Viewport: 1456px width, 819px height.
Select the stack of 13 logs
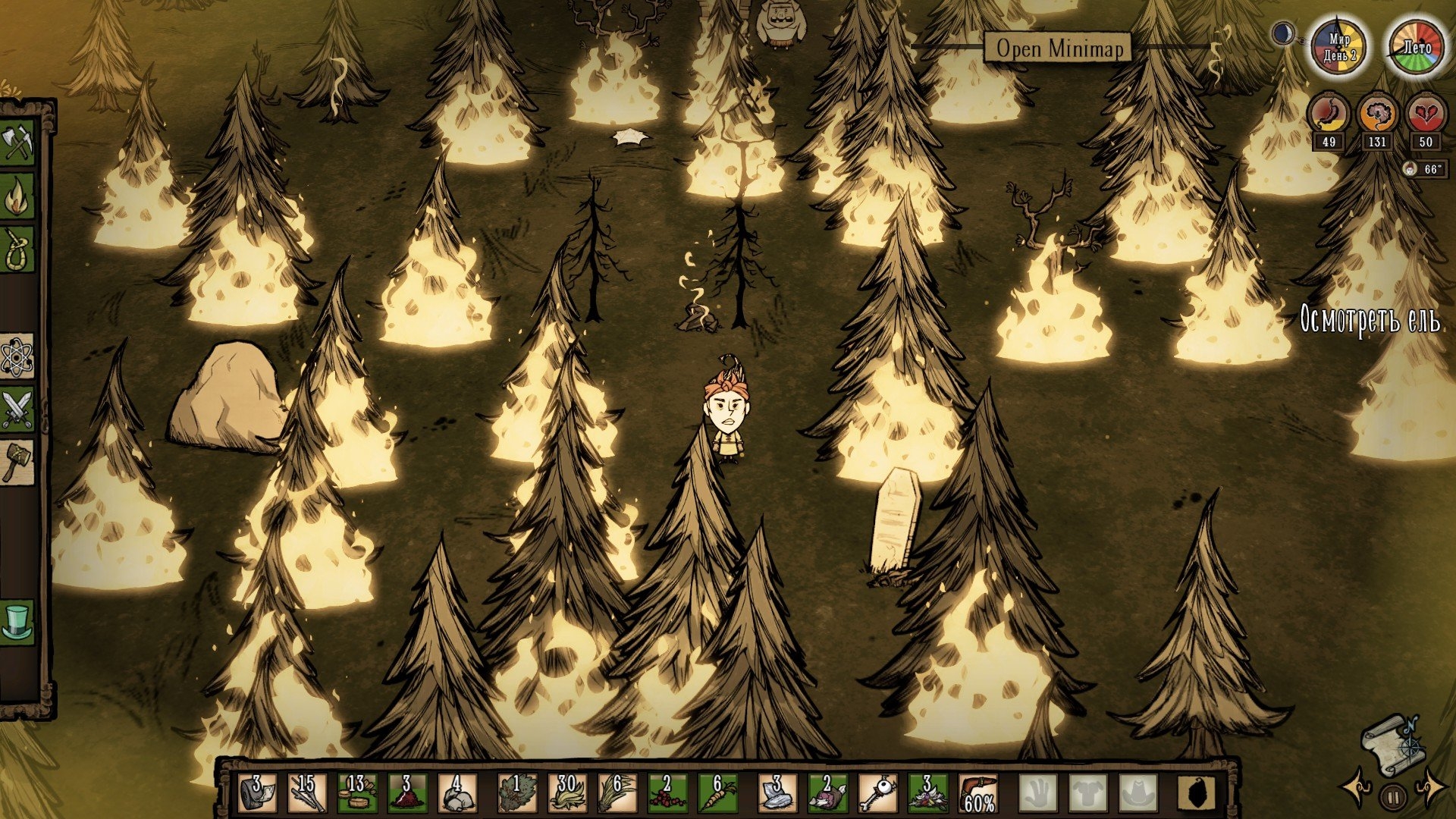pyautogui.click(x=357, y=793)
